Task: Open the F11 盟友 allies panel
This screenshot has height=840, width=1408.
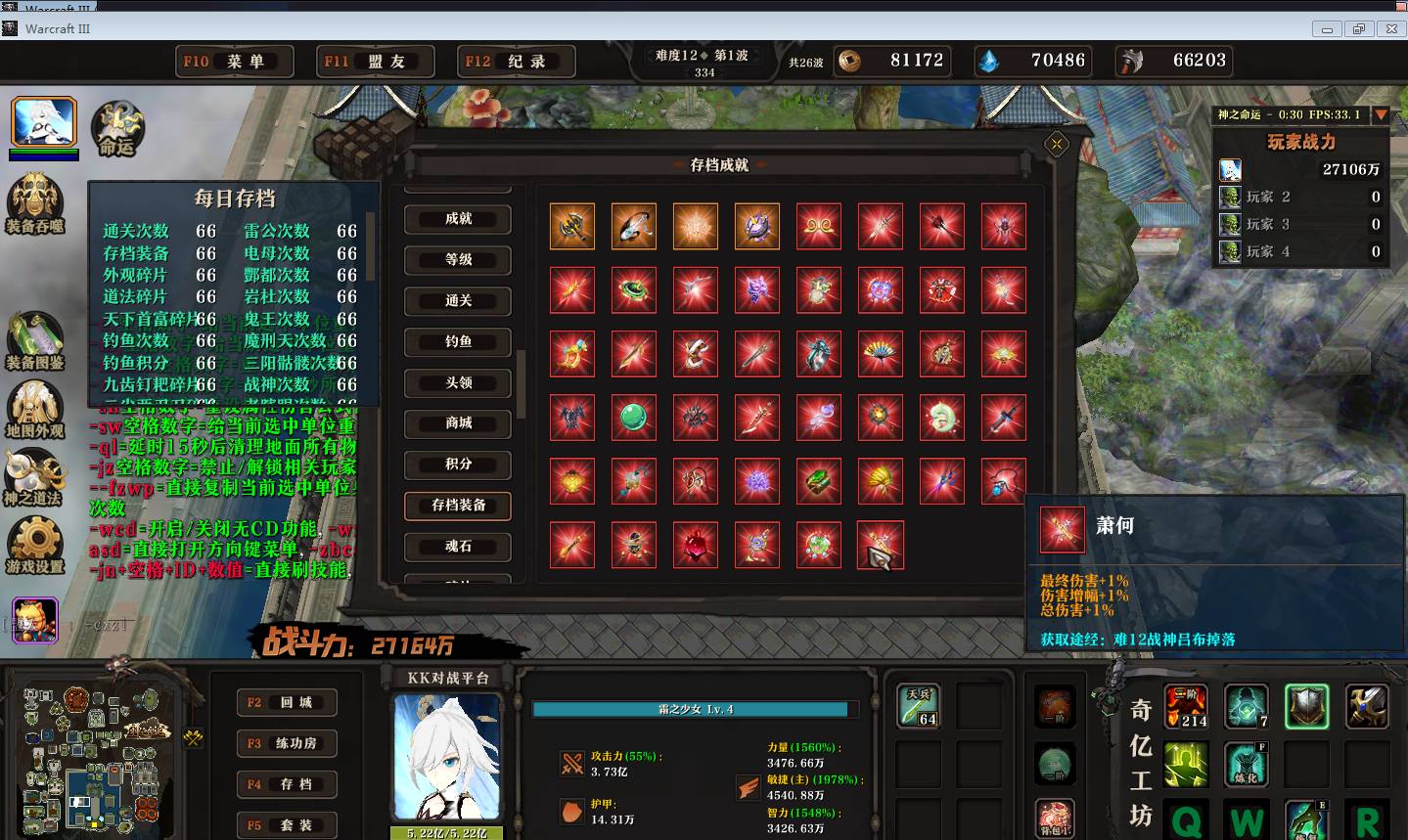Action: click(x=377, y=62)
